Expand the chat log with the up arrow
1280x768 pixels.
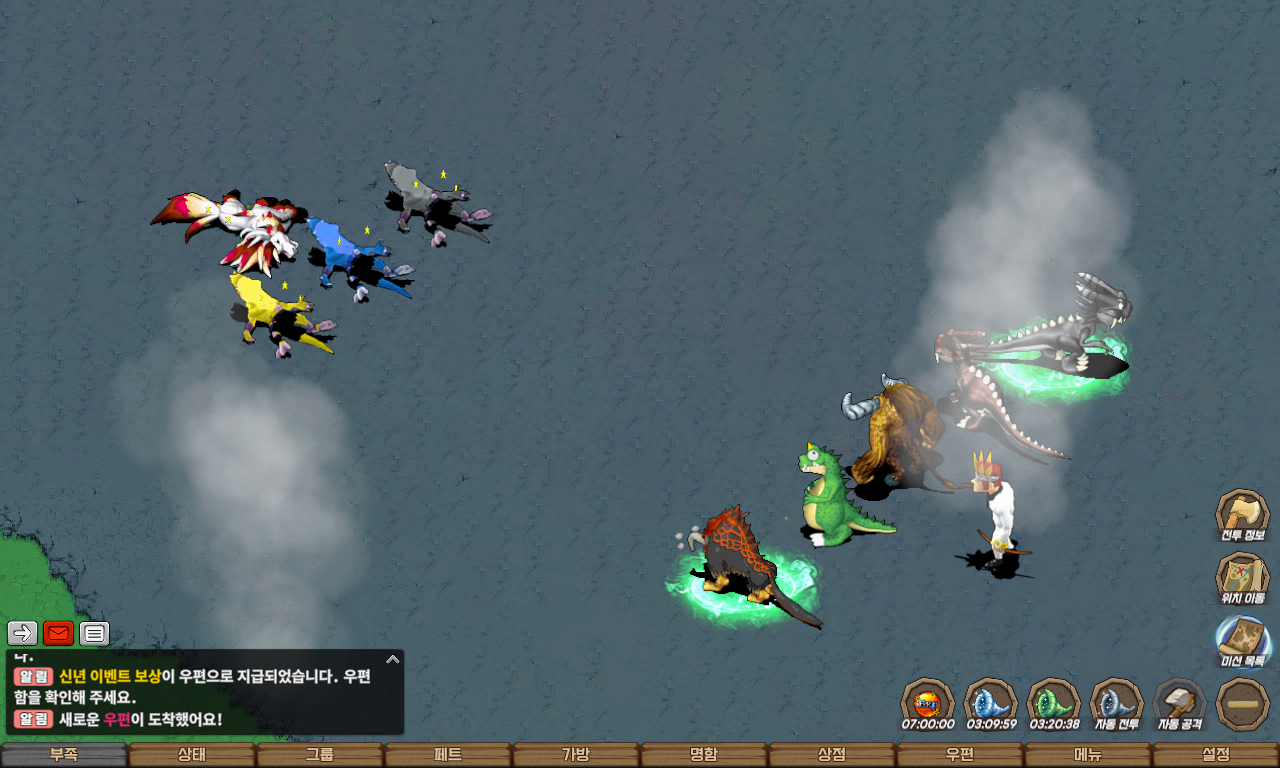pyautogui.click(x=393, y=659)
